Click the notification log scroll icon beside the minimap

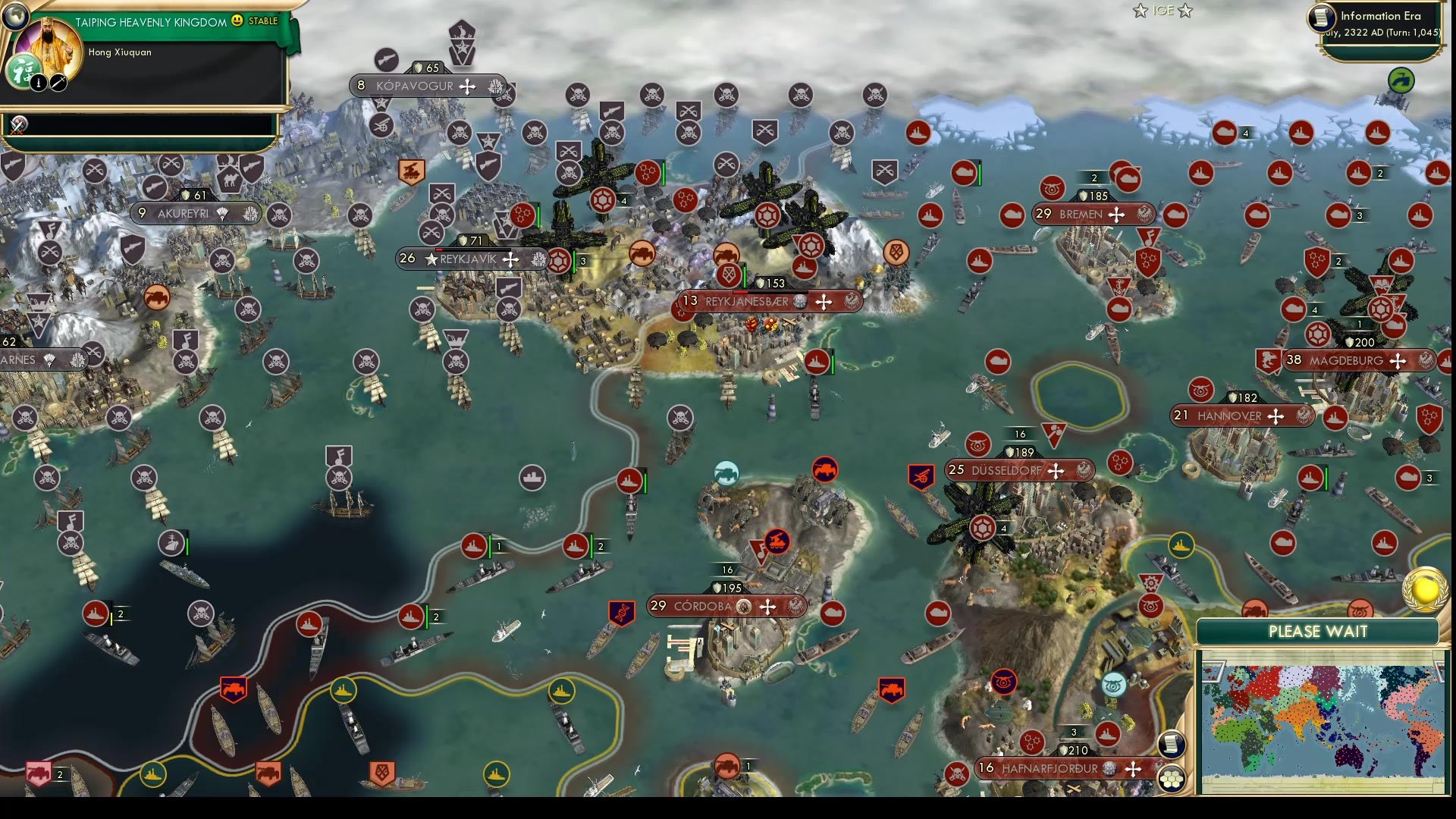(x=1172, y=743)
